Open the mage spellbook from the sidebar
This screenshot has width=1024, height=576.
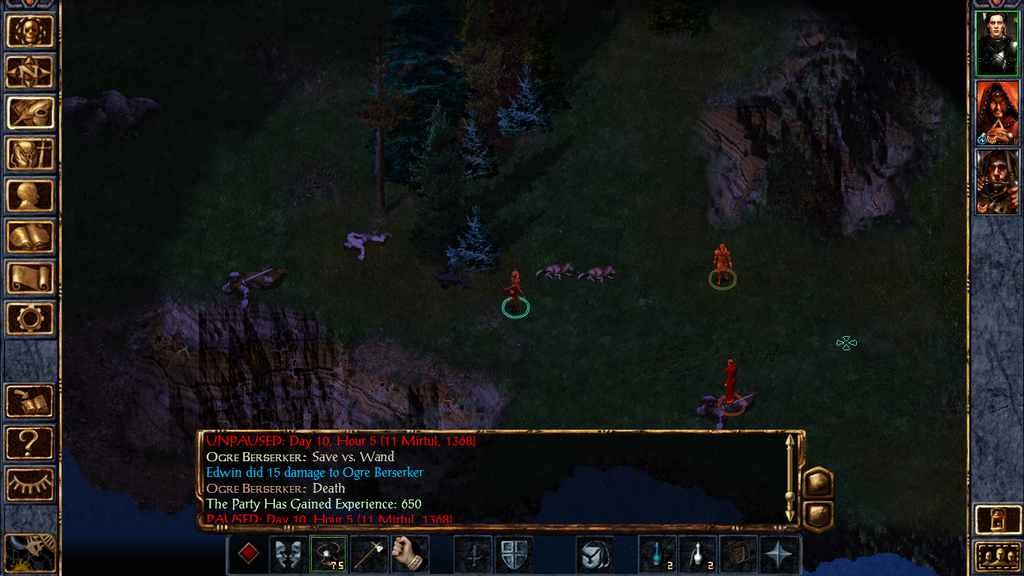[30, 237]
